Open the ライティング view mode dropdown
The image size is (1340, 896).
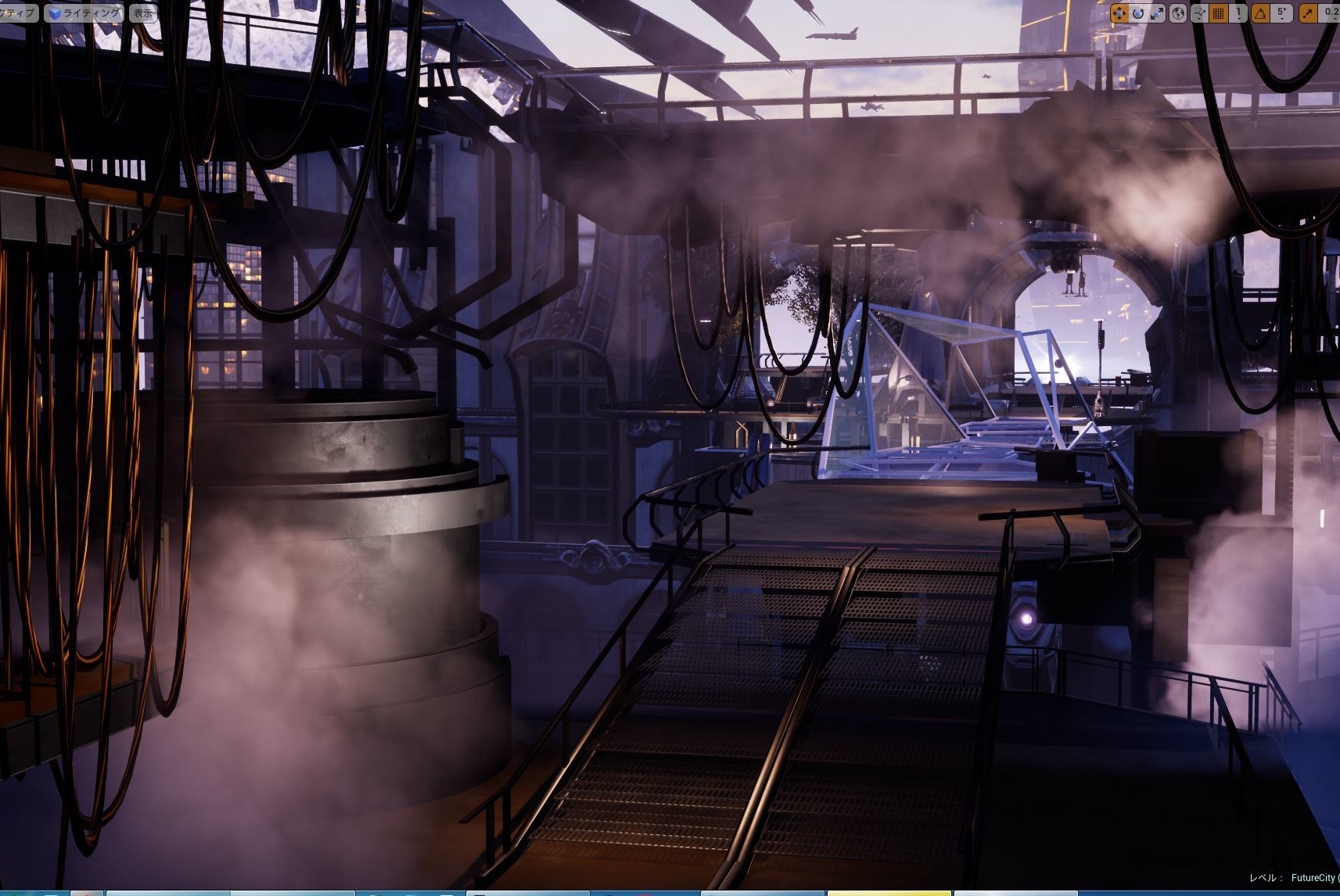click(x=84, y=13)
